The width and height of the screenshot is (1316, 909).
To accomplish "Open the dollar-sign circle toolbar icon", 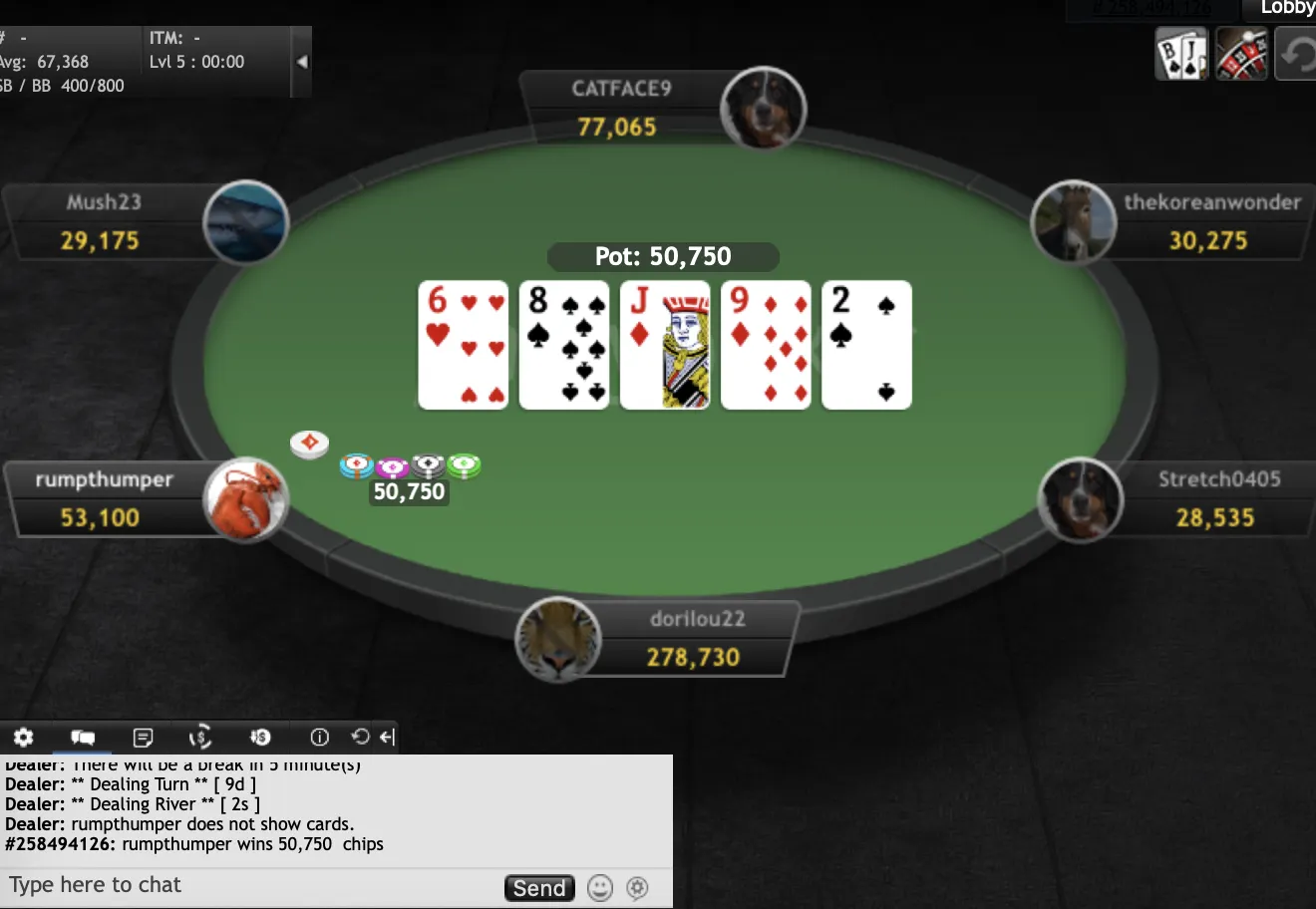I will pos(200,738).
